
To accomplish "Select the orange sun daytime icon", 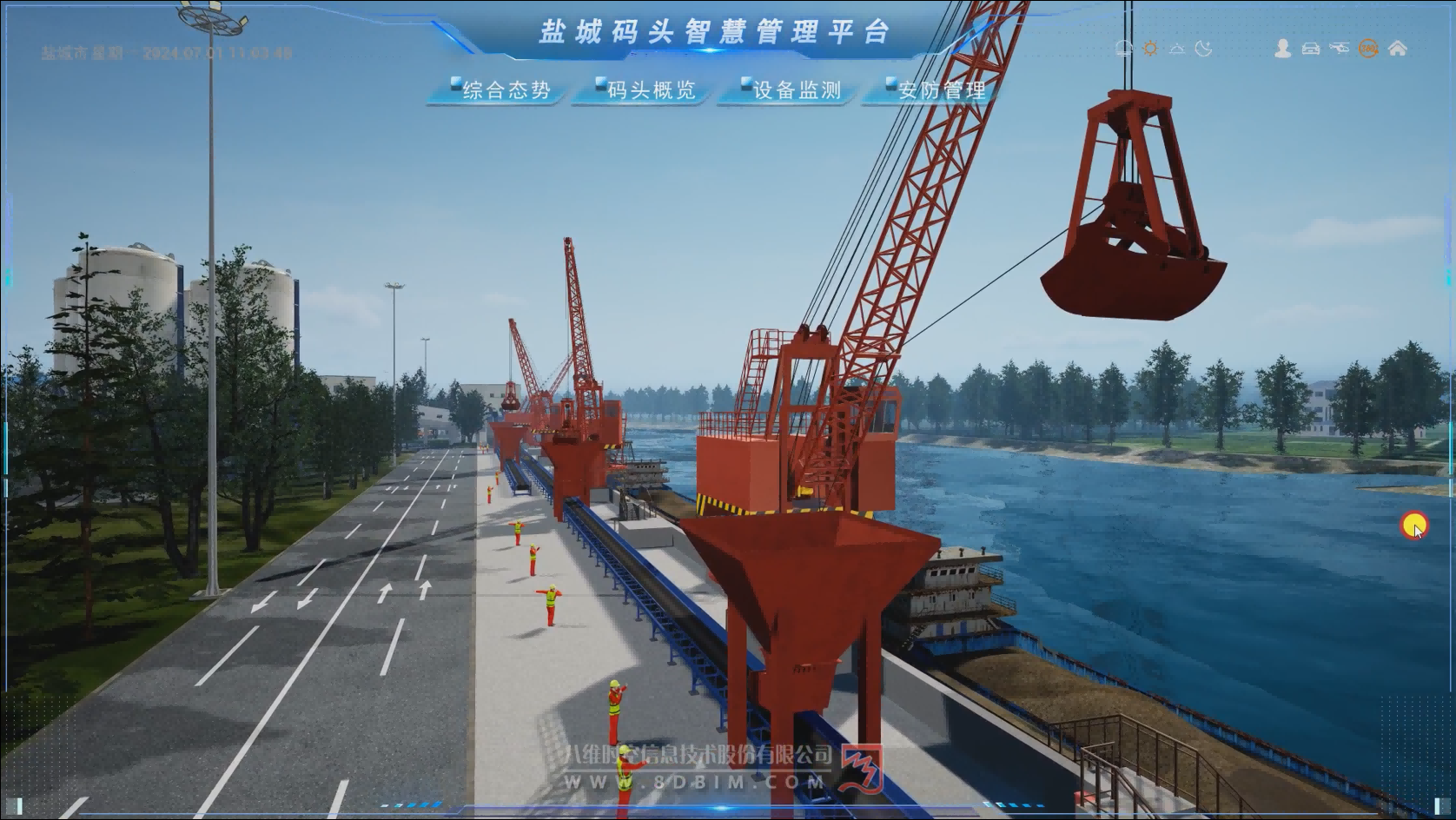I will tap(1150, 49).
